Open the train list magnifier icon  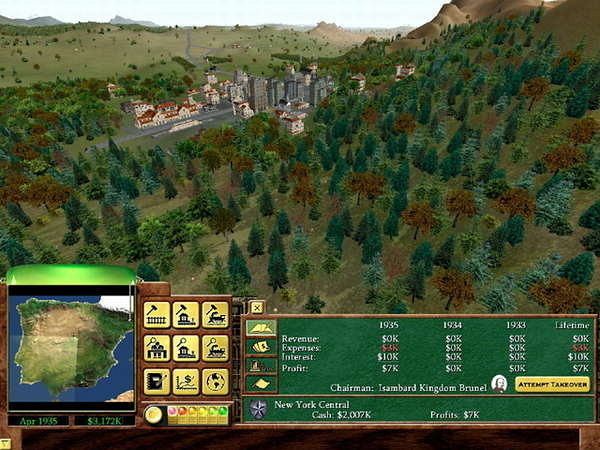click(x=215, y=348)
